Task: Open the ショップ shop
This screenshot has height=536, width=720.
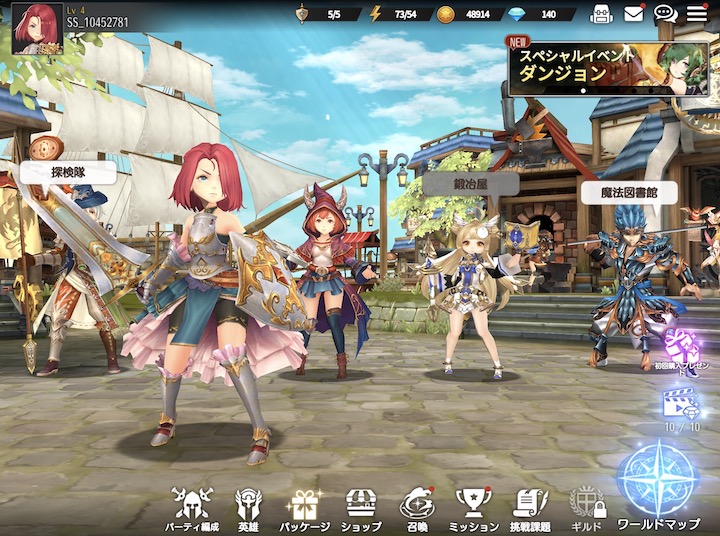Action: coord(361,508)
